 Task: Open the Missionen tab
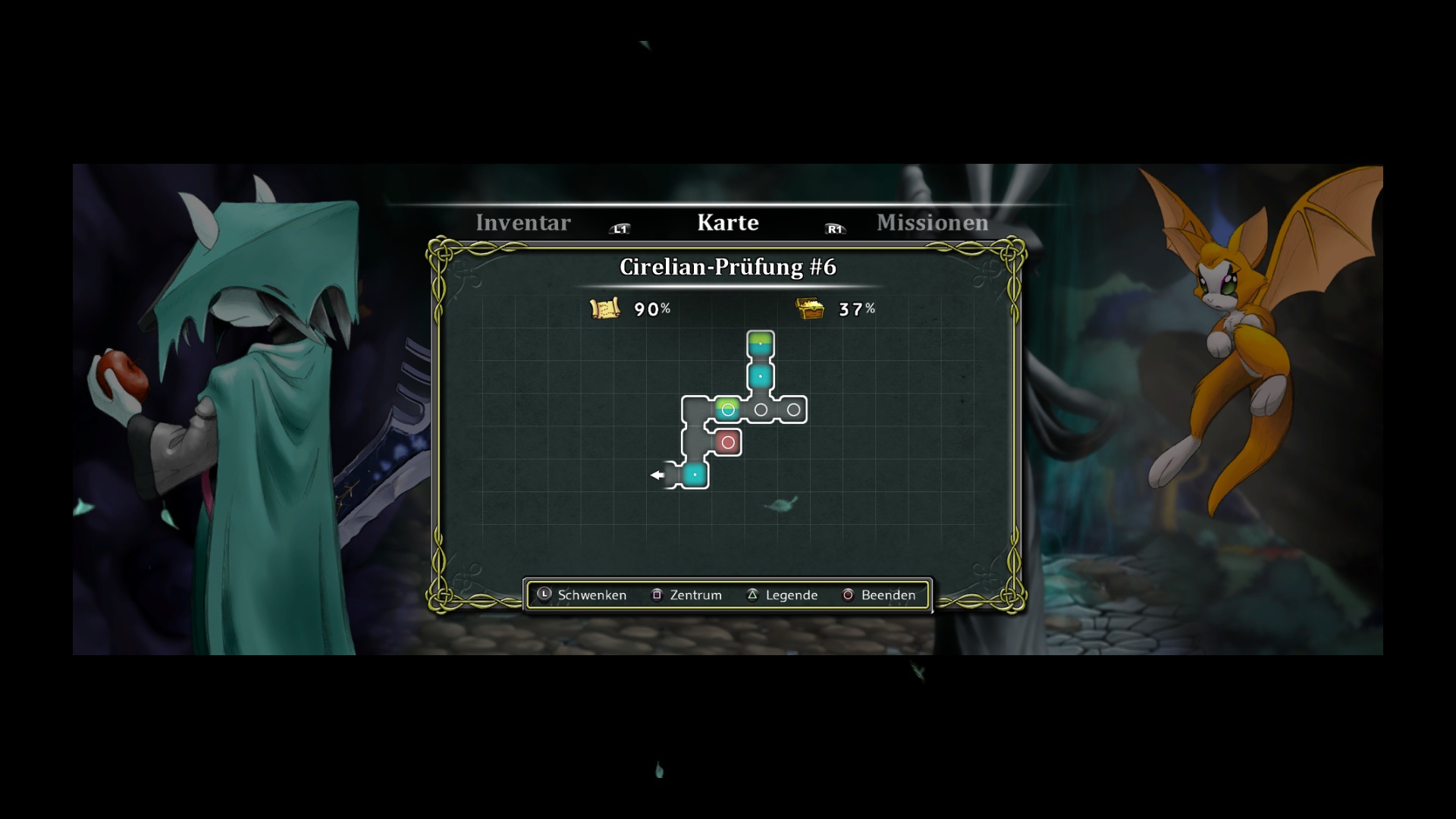(x=932, y=223)
